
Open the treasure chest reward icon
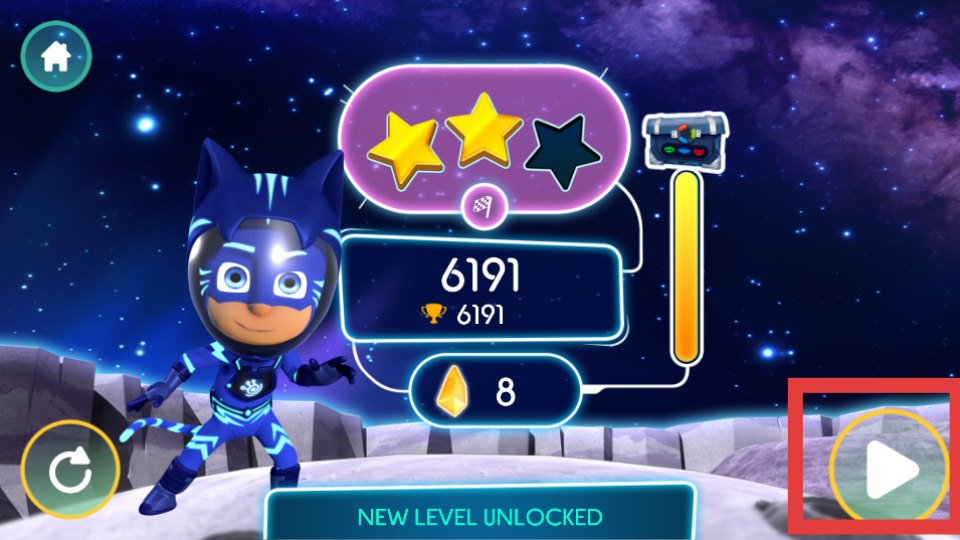(x=686, y=139)
